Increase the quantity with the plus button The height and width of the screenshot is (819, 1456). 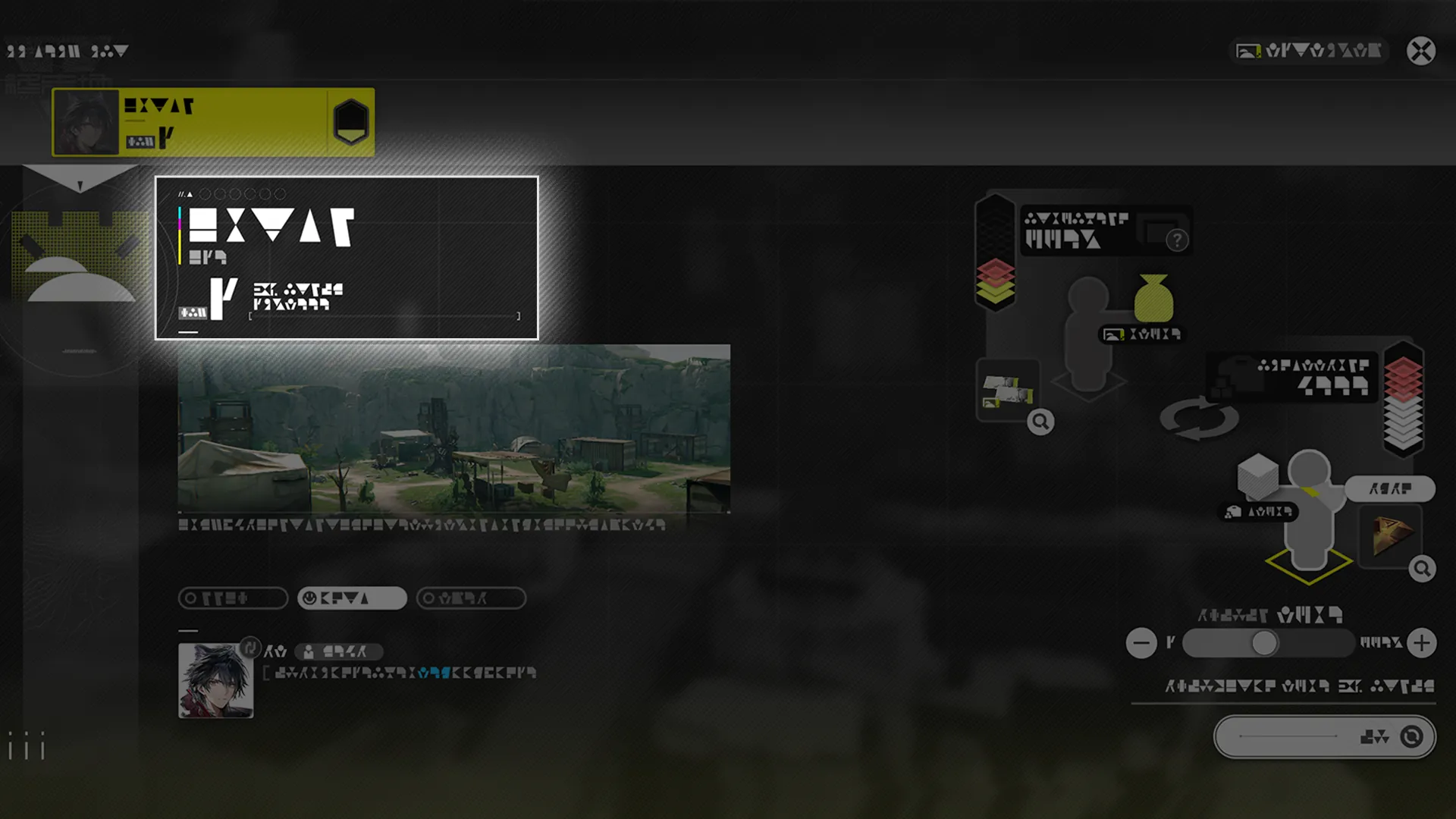(1421, 643)
